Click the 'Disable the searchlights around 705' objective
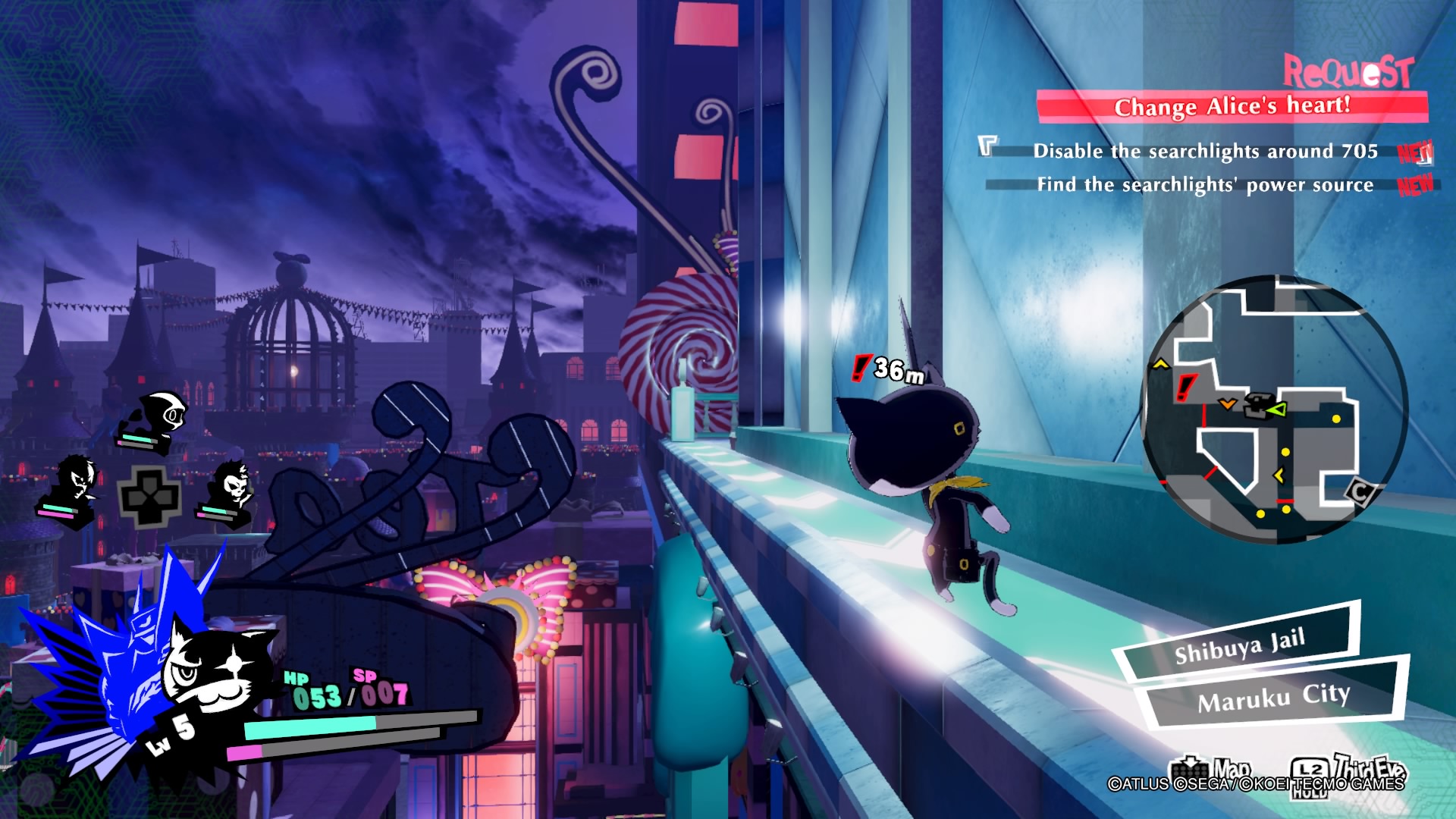This screenshot has width=1456, height=819. (1205, 152)
